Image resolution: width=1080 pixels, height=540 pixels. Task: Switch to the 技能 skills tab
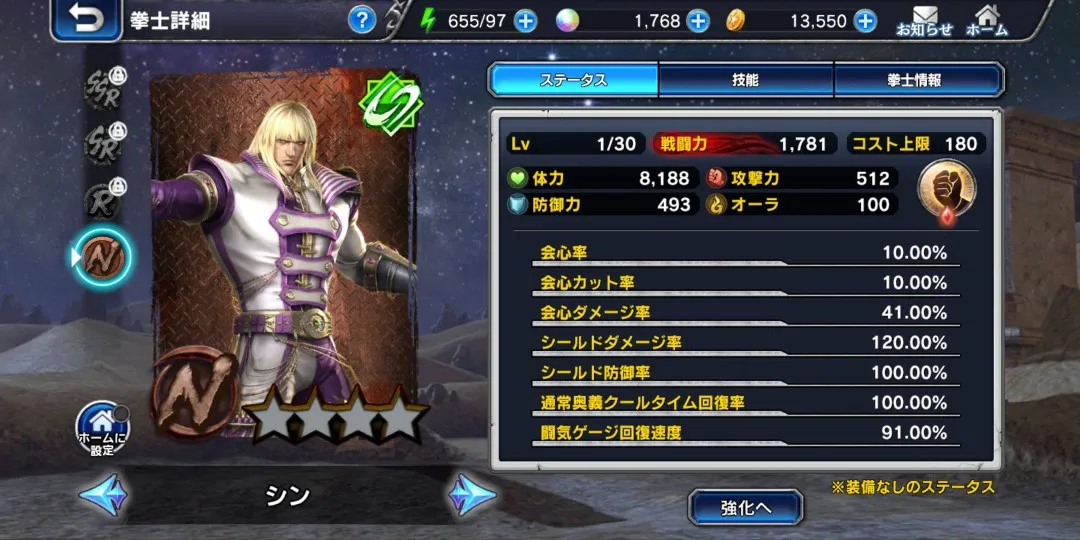pos(745,80)
